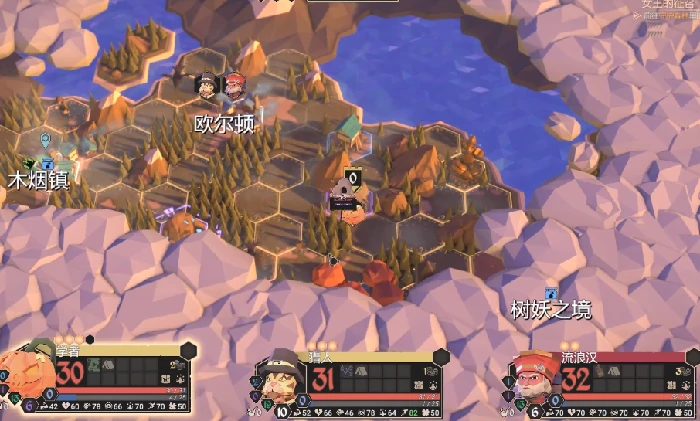Click the 树妖之境 location label
Viewport: 700px width, 421px height.
(550, 310)
